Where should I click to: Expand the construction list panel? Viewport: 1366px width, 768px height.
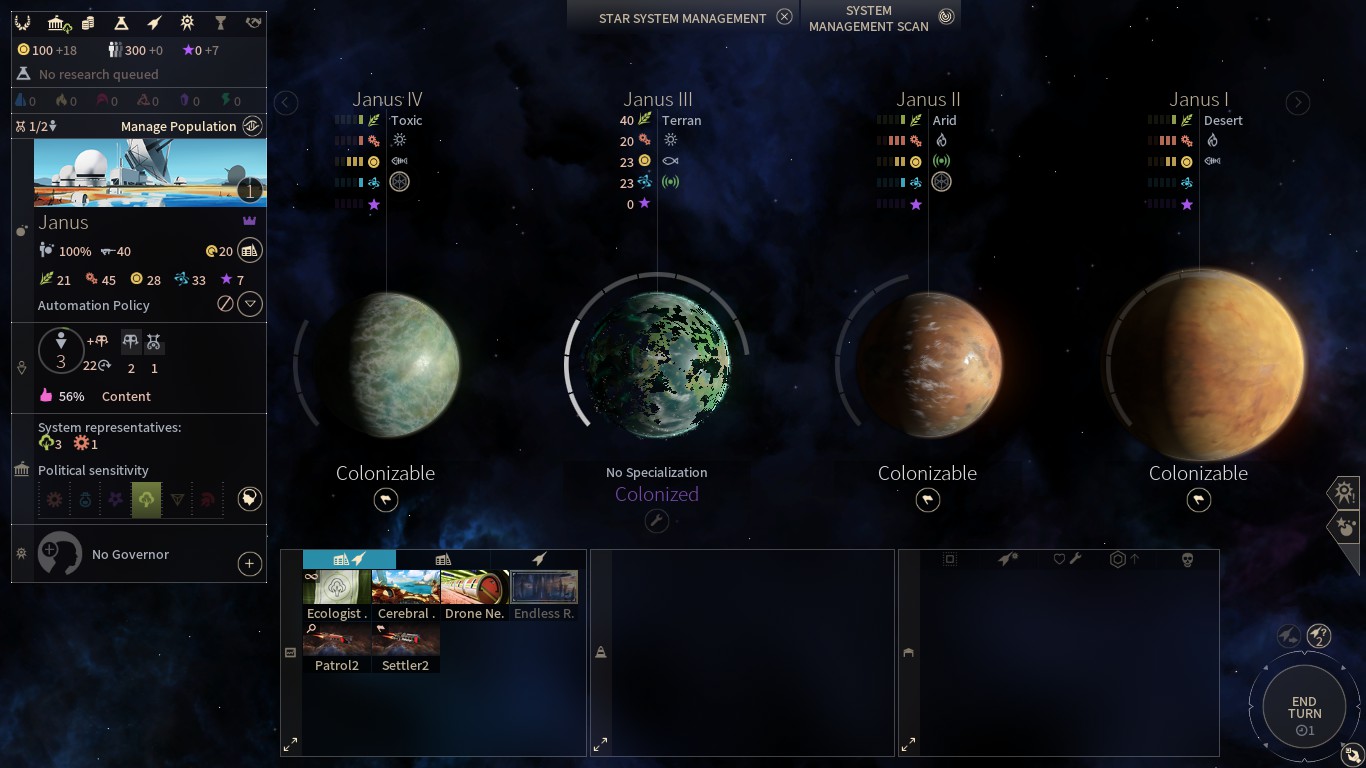pyautogui.click(x=290, y=744)
